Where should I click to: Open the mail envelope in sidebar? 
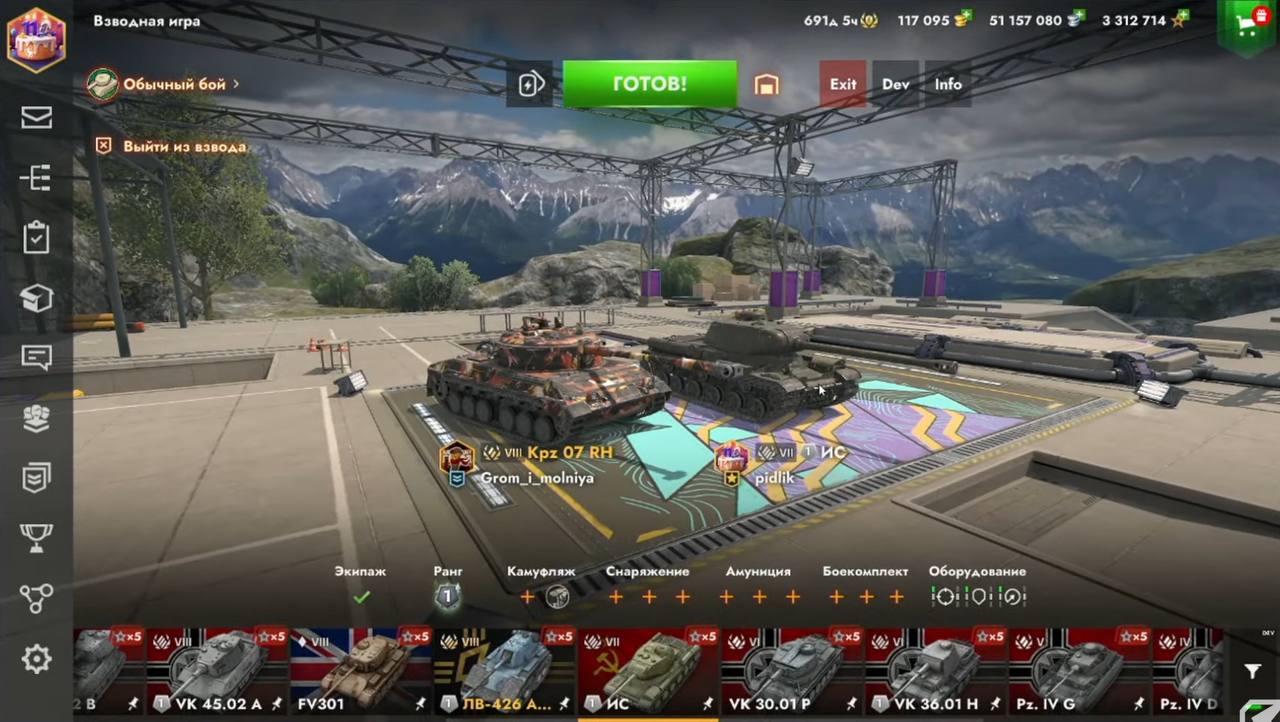click(x=37, y=117)
